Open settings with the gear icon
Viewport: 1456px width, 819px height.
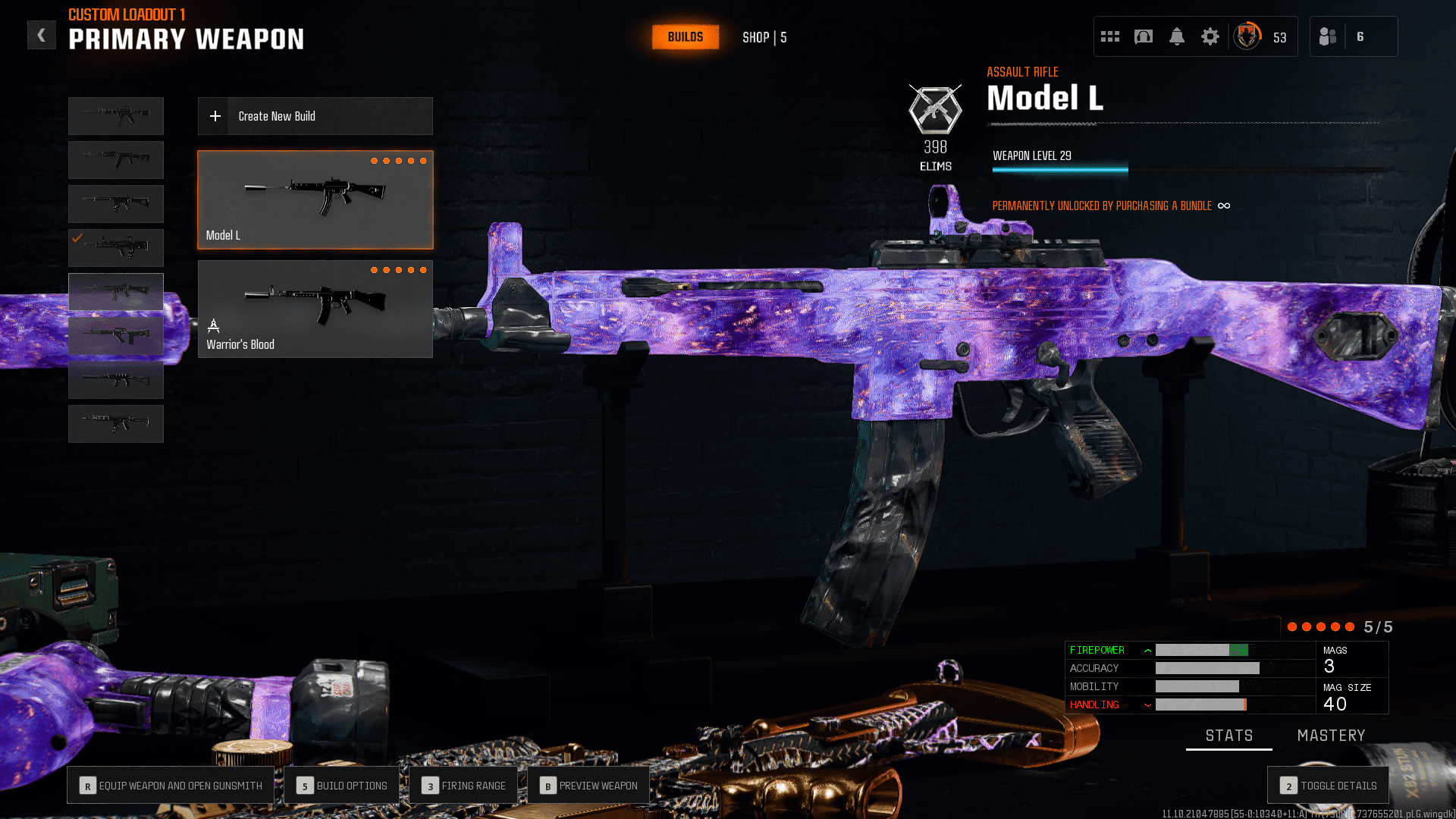point(1210,36)
